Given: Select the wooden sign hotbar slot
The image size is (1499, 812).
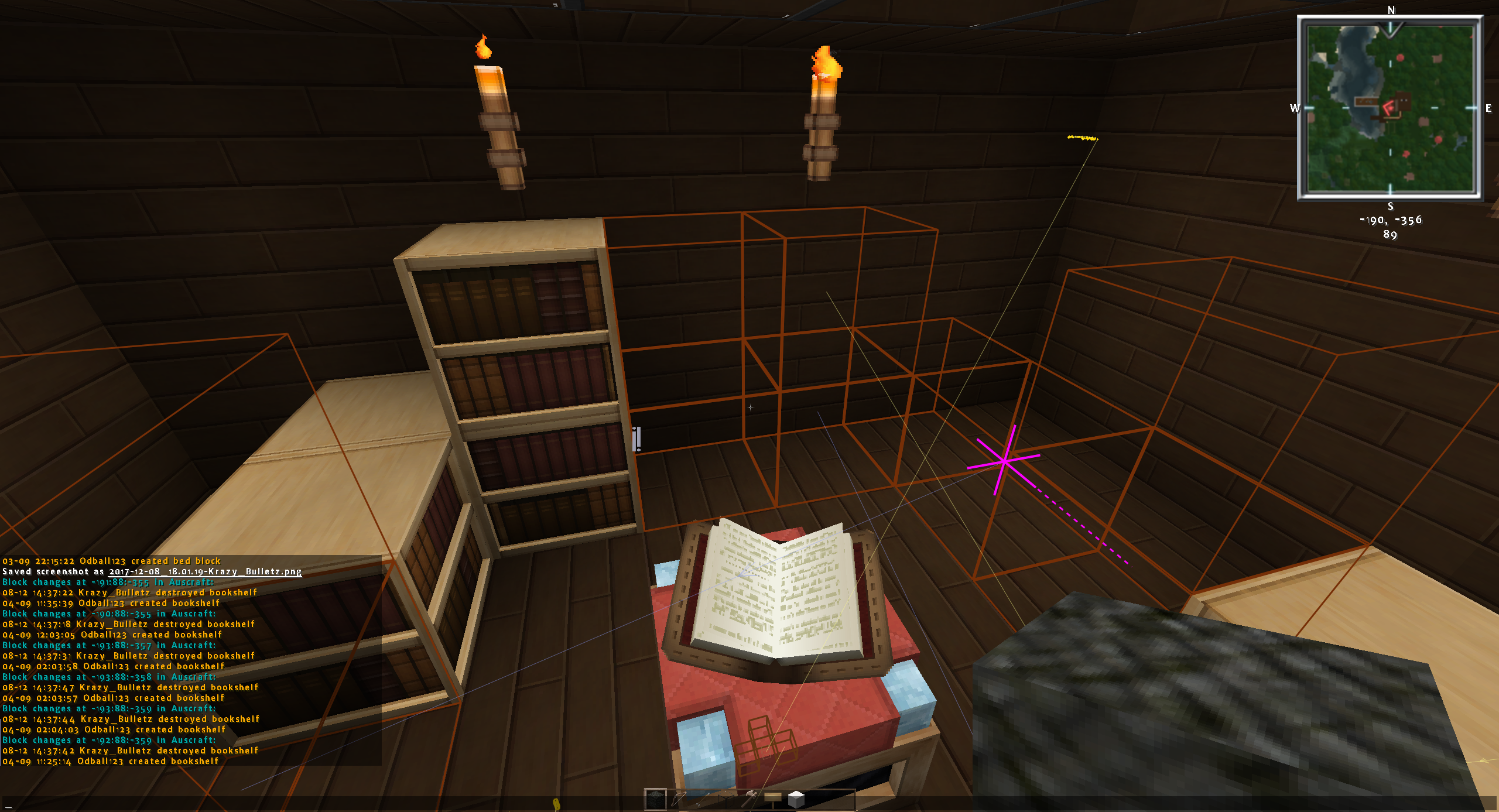Looking at the screenshot, I should (773, 799).
